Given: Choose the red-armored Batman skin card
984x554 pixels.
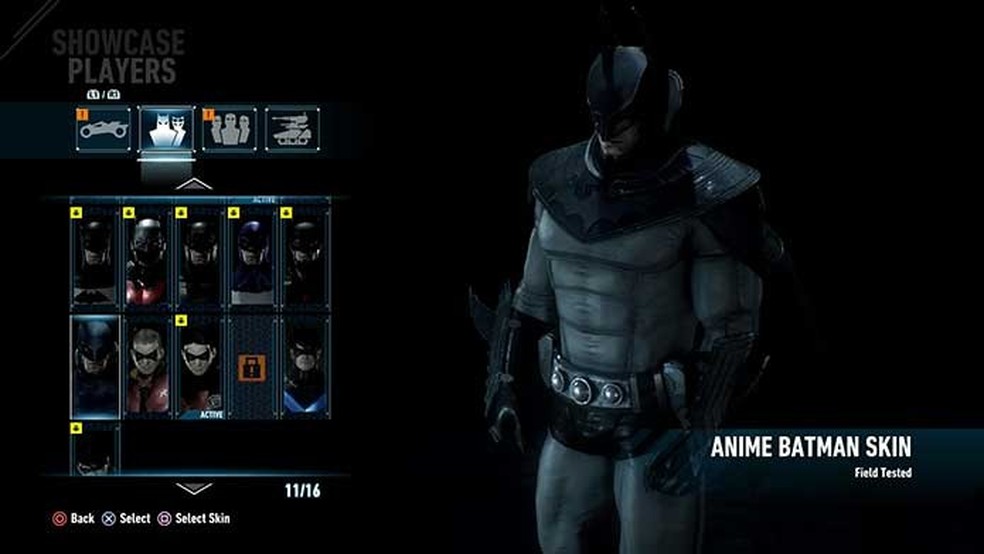Looking at the screenshot, I should pos(147,258).
